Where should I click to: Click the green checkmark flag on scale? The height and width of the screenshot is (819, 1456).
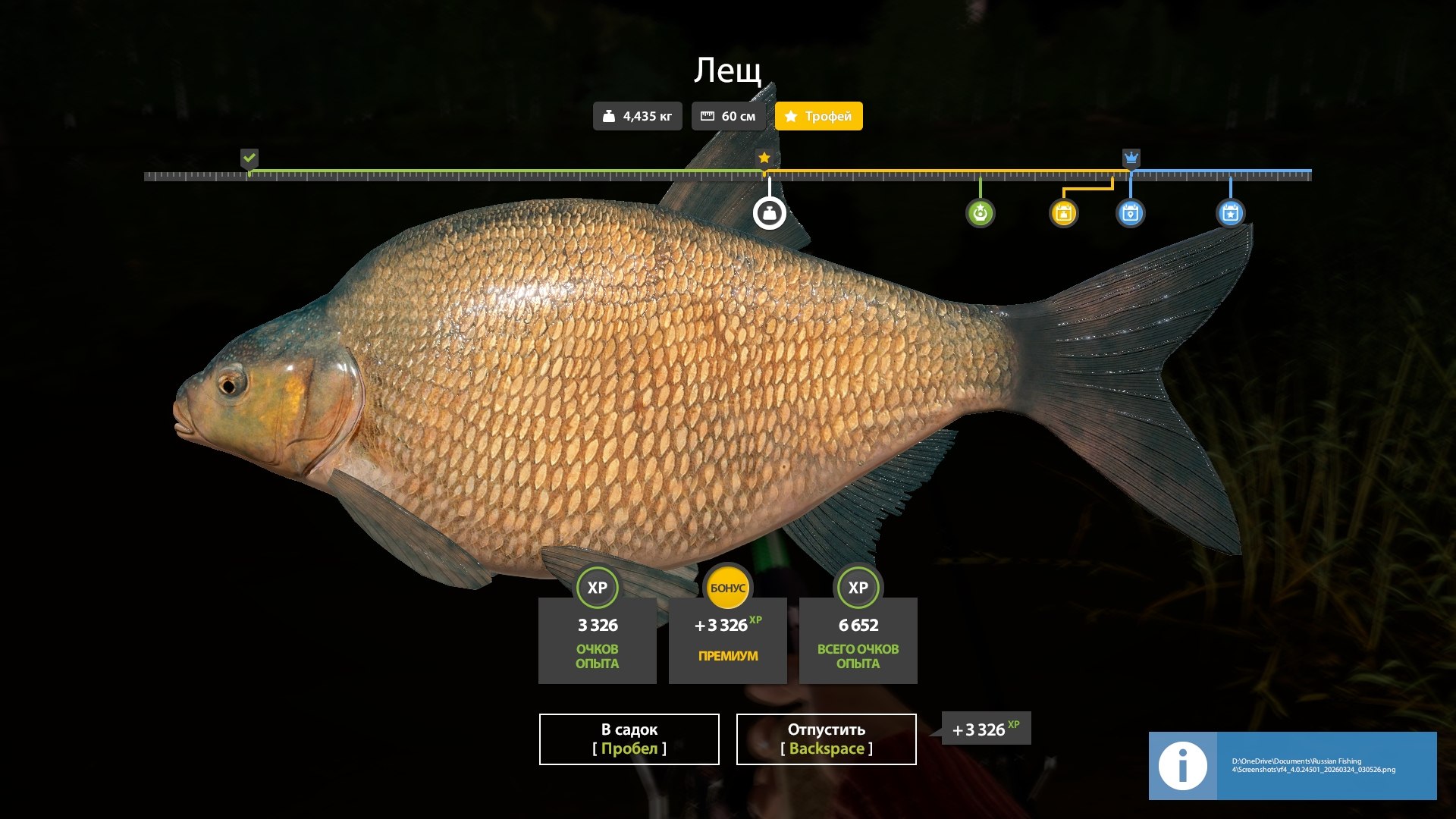(249, 158)
